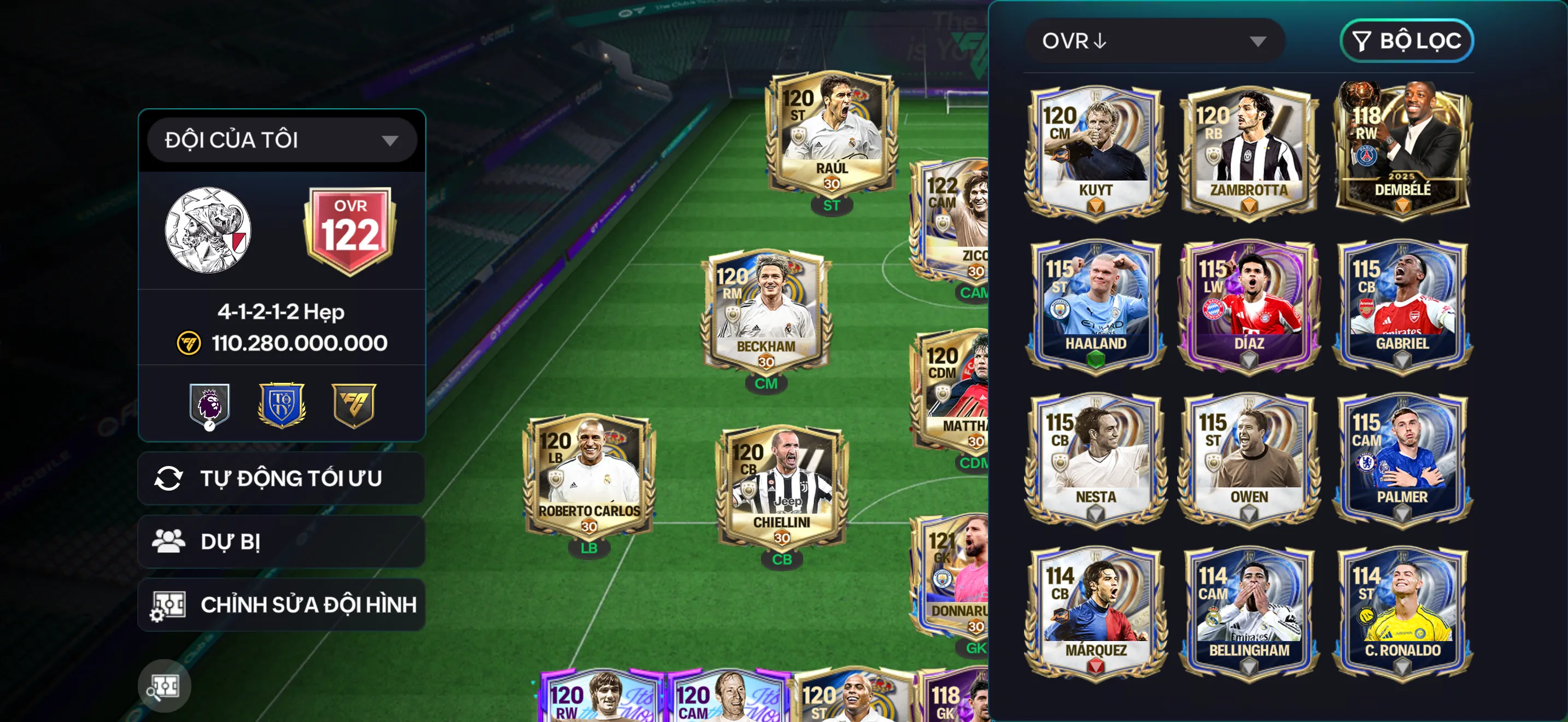Click the DỰ BỊ button
This screenshot has width=1568, height=722.
(280, 542)
